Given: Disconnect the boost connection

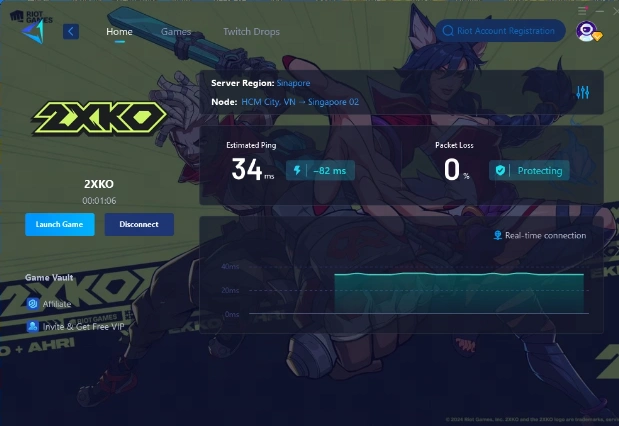Looking at the screenshot, I should [x=139, y=224].
